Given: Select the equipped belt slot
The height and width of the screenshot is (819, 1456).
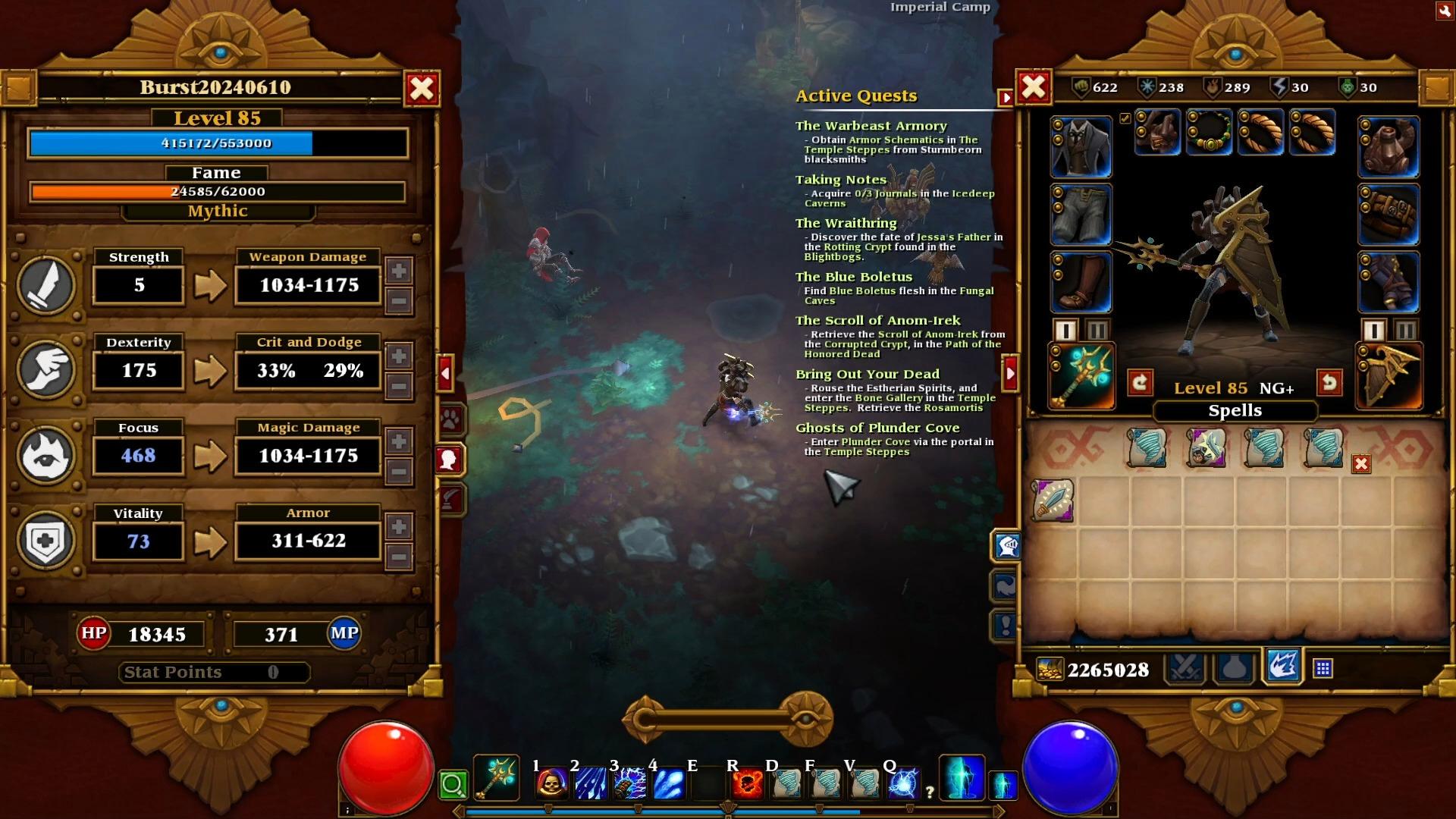Looking at the screenshot, I should coord(1389,215).
